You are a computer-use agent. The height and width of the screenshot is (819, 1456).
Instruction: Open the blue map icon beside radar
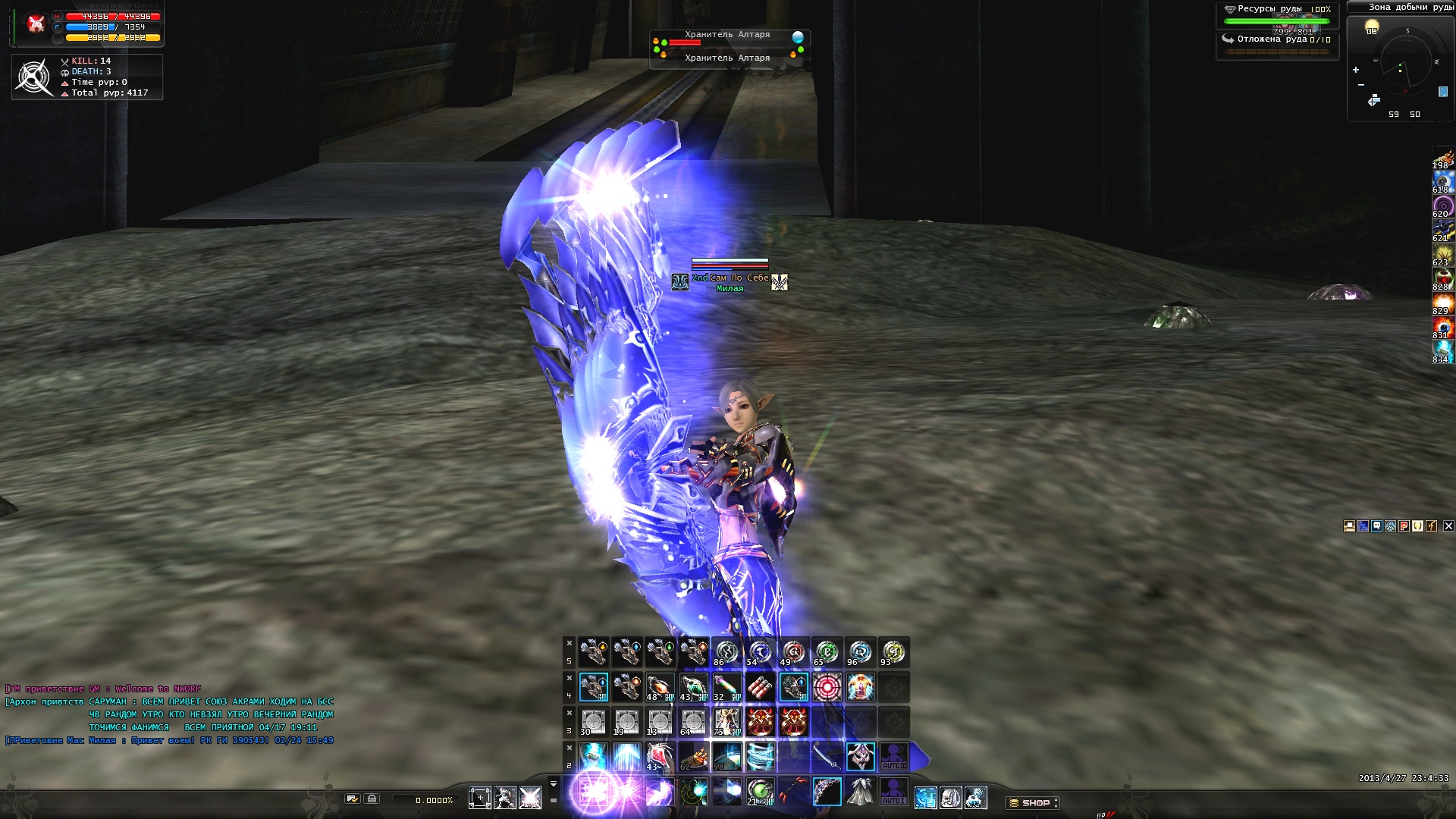point(1442,92)
